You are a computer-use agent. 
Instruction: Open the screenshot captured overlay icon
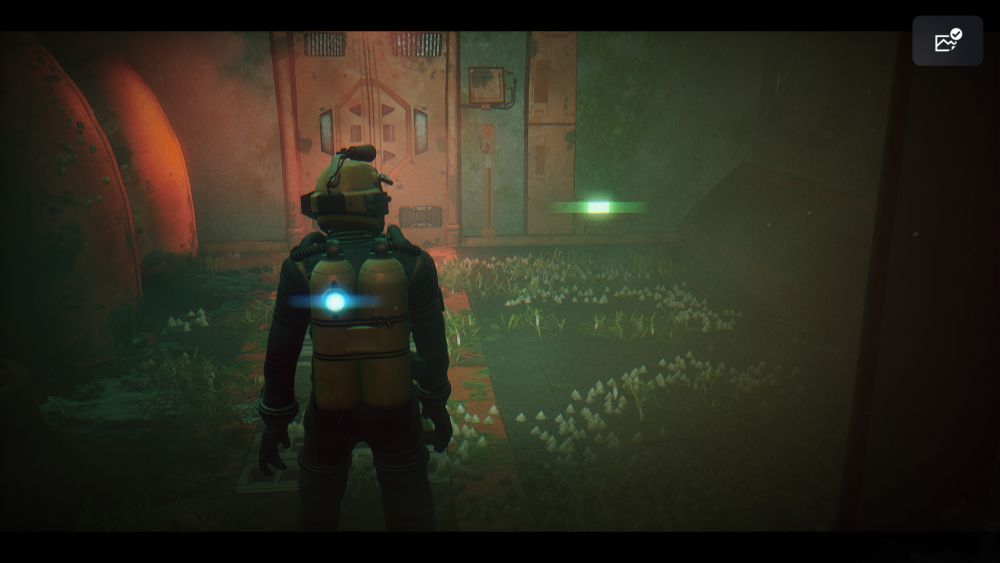coord(946,41)
